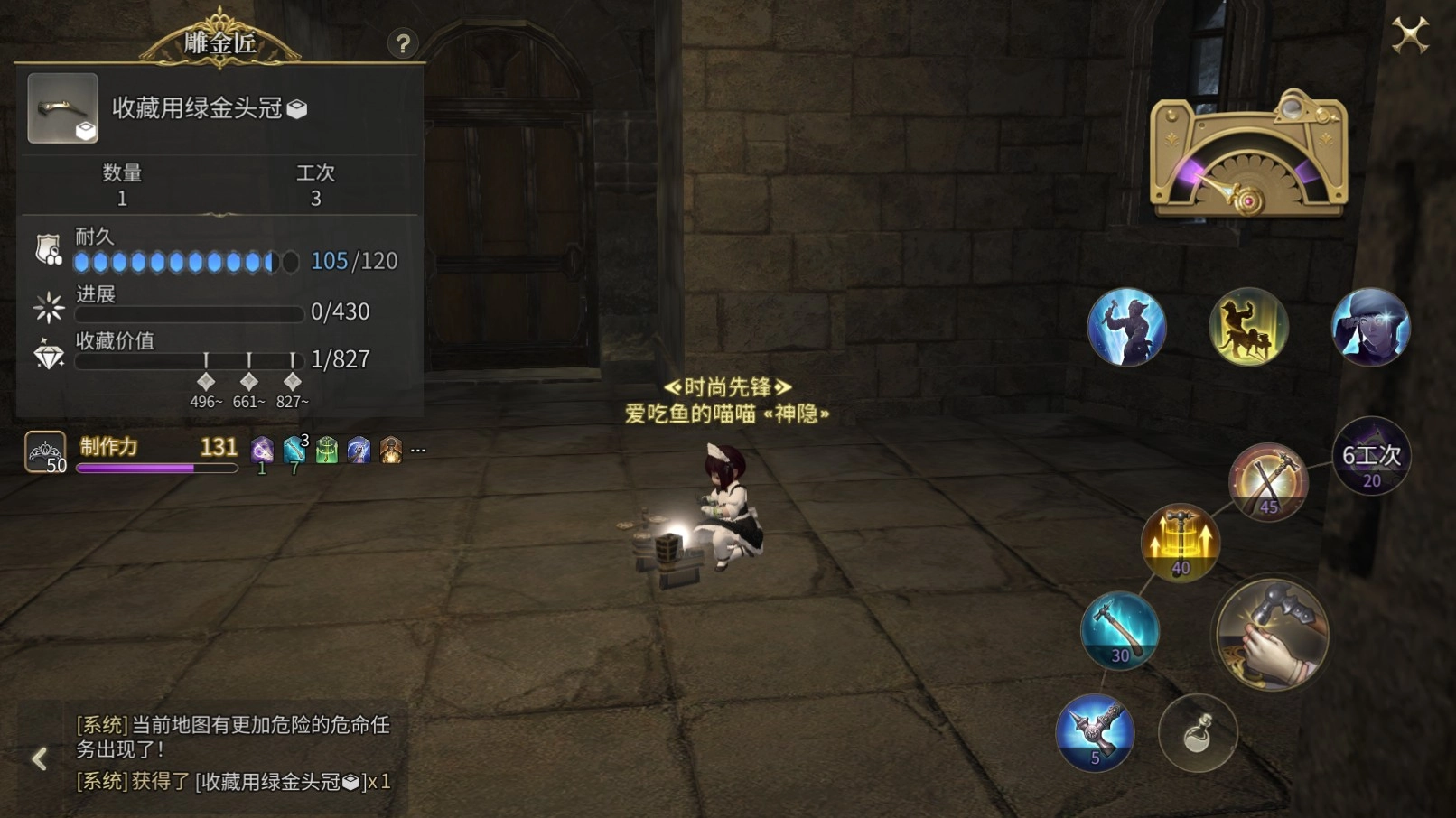Viewport: 1456px width, 818px height.
Task: Use the potion flask button
Action: tap(1198, 733)
